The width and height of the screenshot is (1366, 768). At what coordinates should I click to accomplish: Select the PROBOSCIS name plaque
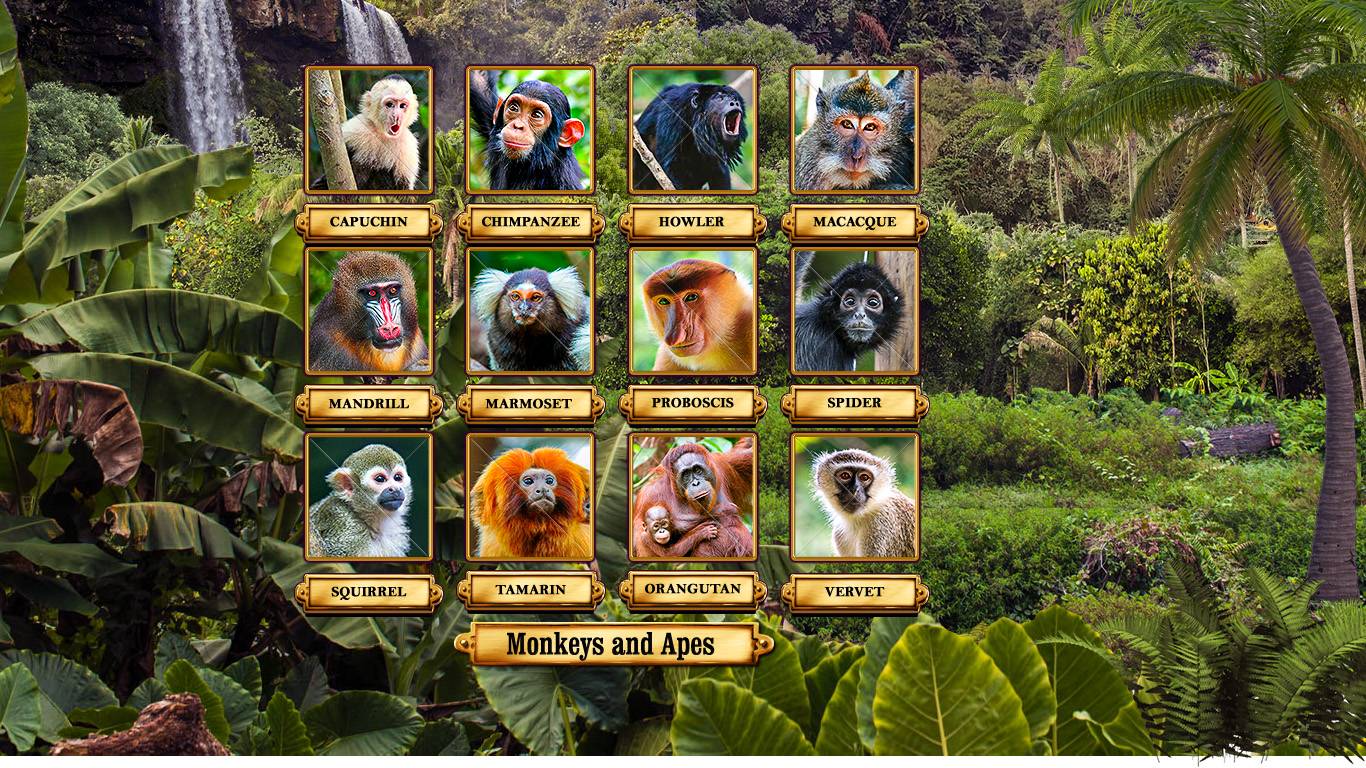point(692,403)
